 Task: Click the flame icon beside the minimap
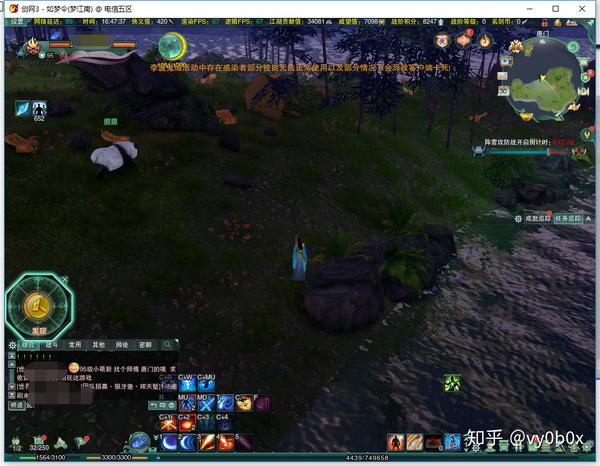pyautogui.click(x=485, y=41)
